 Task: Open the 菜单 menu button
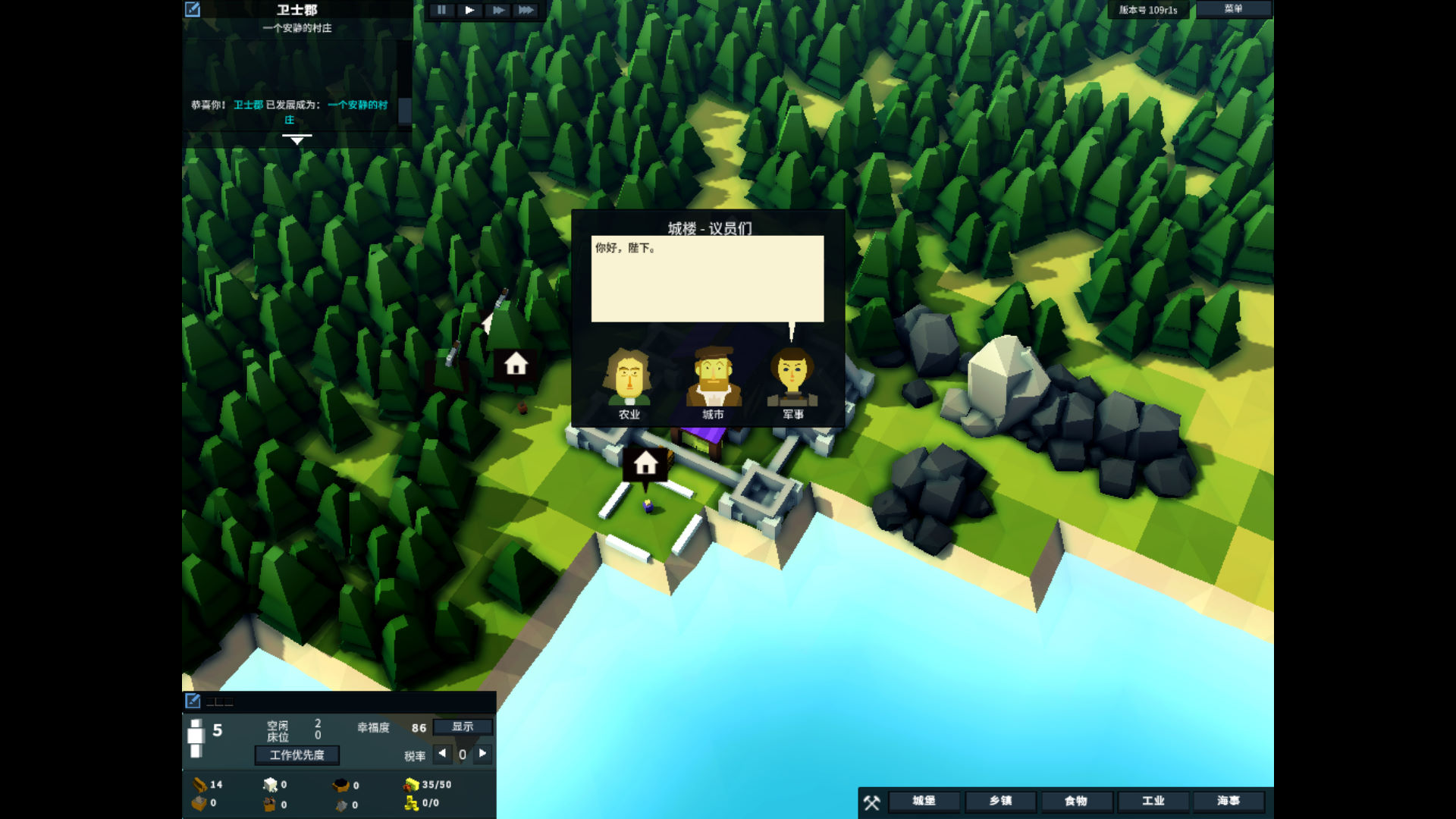[1233, 9]
